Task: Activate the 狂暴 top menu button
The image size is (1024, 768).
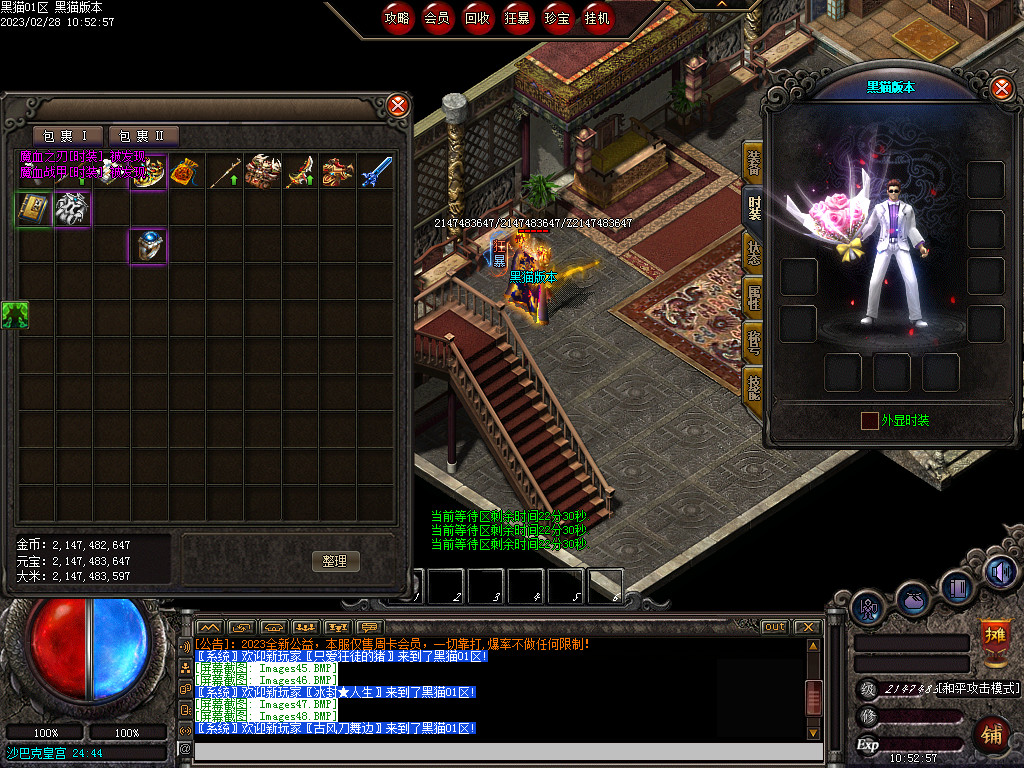Action: click(x=517, y=18)
